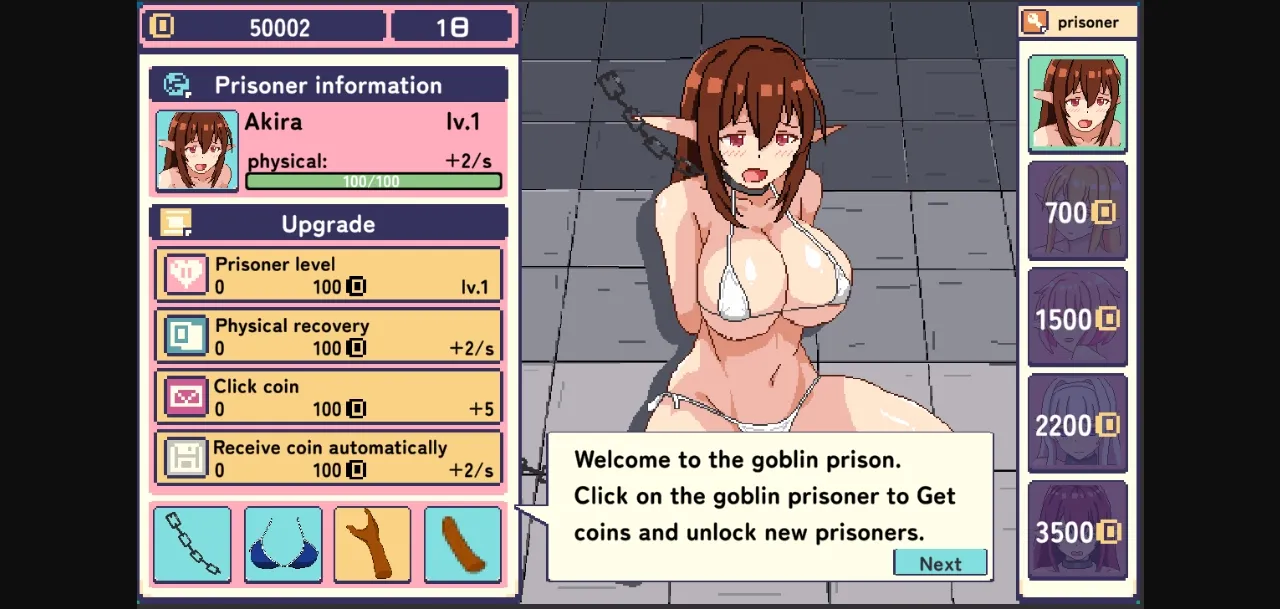This screenshot has width=1280, height=609.
Task: Unlock the prisoner costing 1500 coins
Action: (1077, 318)
